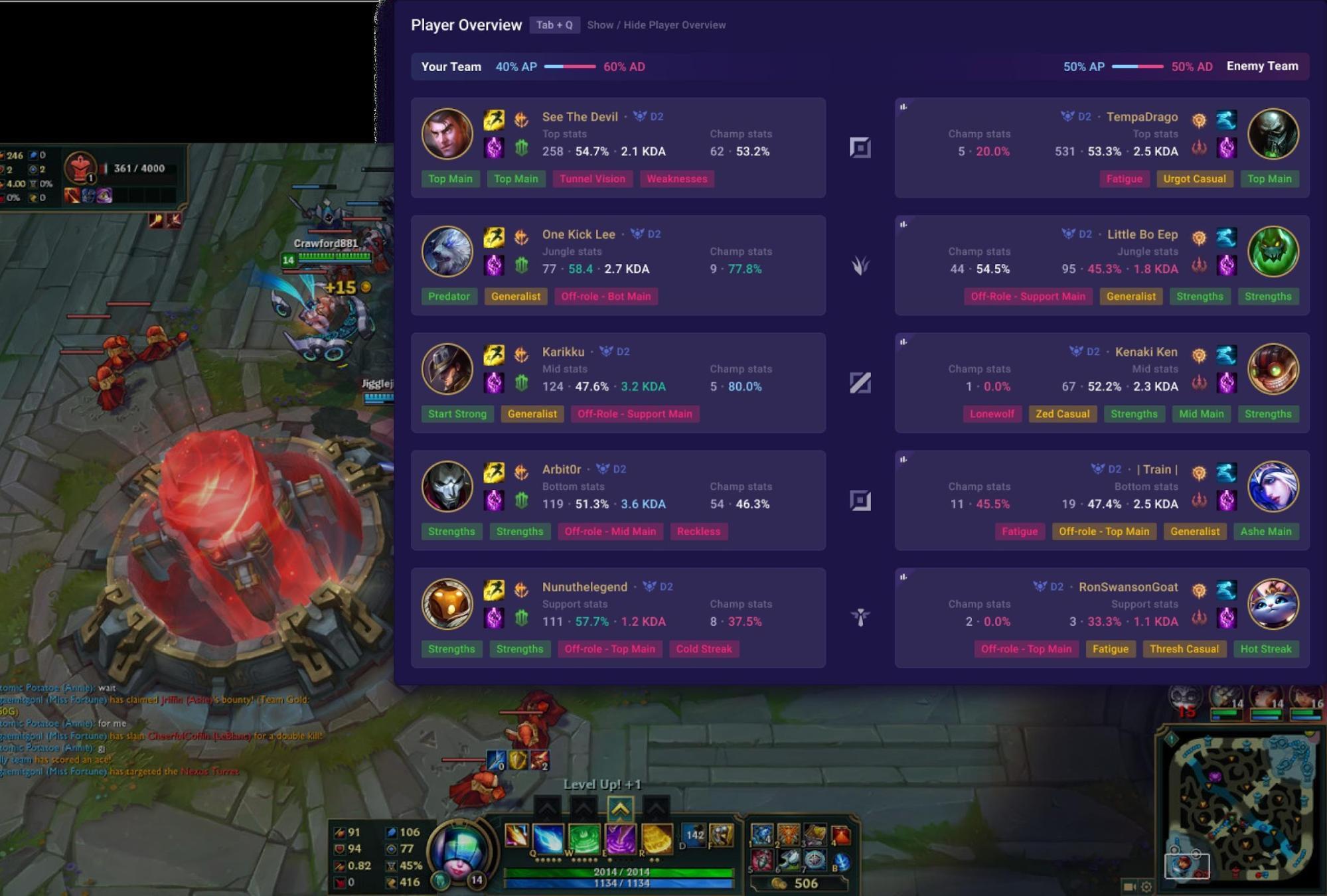This screenshot has height=896, width=1327.
Task: Level up the E ability with the gold arrow
Action: click(619, 808)
